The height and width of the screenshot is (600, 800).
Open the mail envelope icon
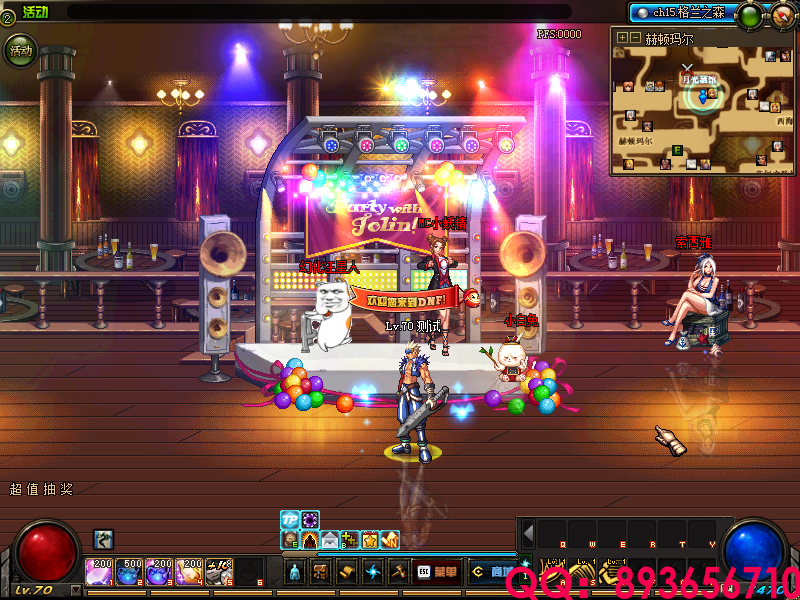[330, 540]
